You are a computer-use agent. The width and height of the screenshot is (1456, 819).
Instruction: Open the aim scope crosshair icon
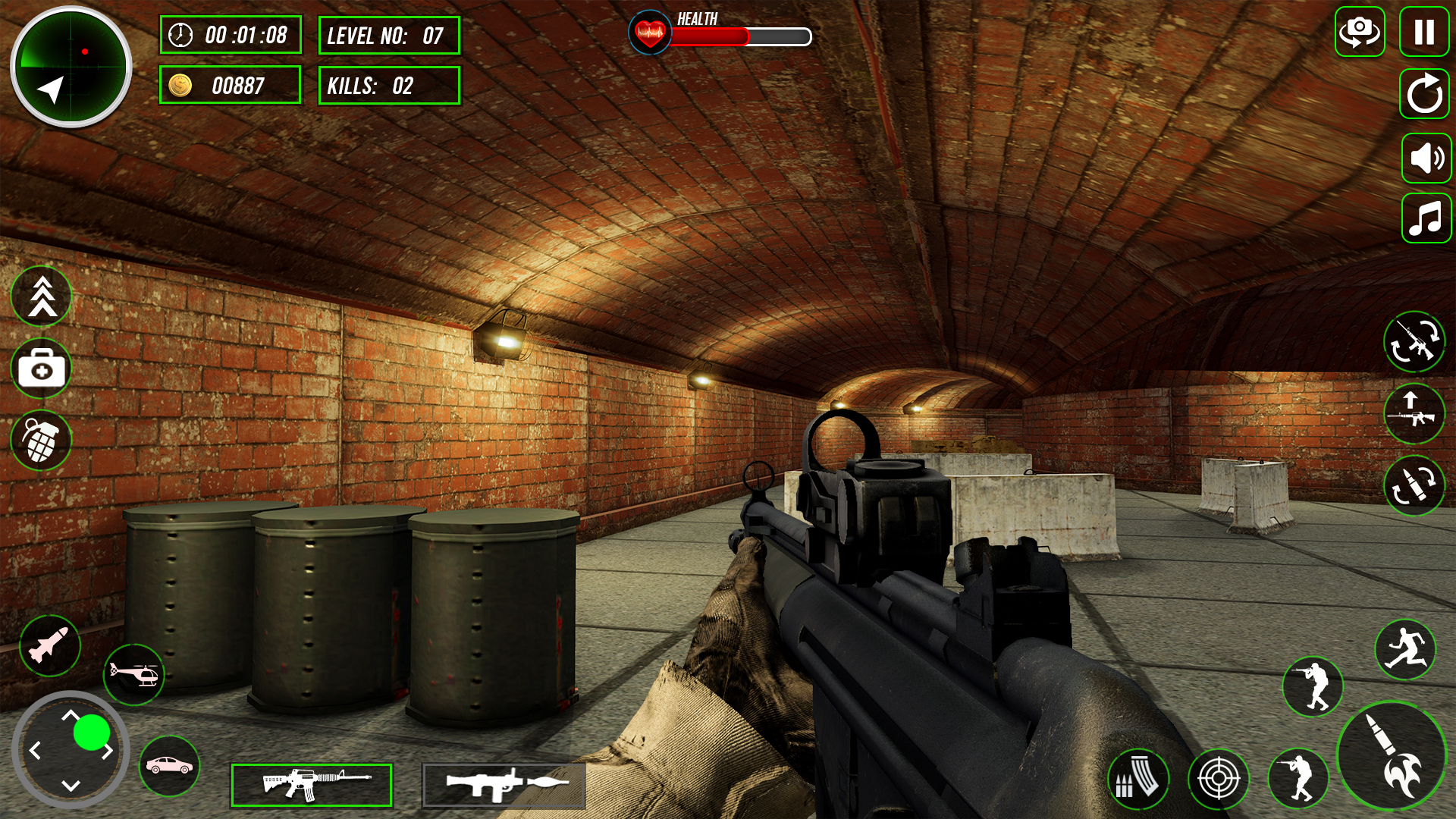[1221, 779]
